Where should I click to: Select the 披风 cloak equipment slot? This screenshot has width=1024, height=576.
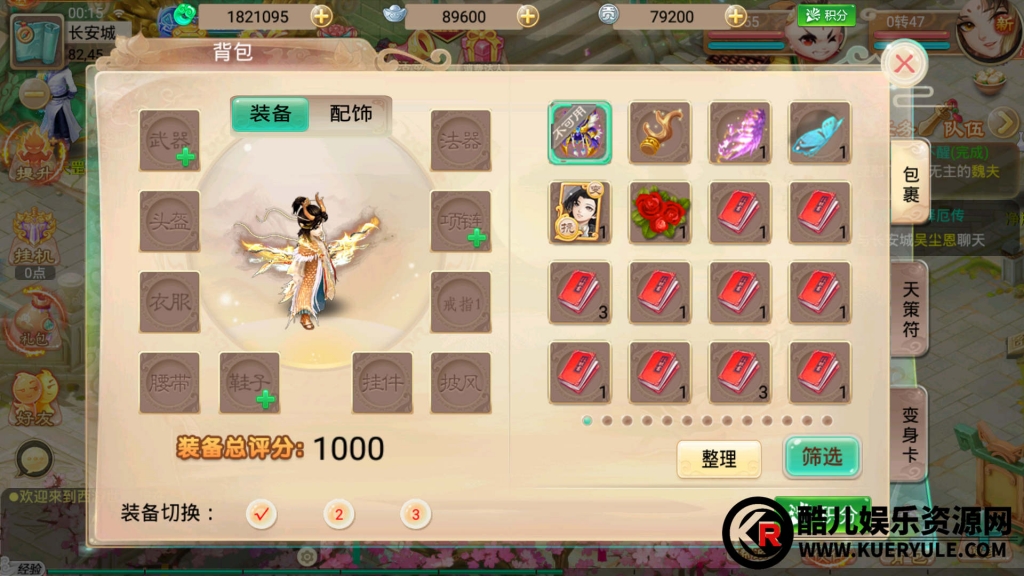(x=460, y=382)
